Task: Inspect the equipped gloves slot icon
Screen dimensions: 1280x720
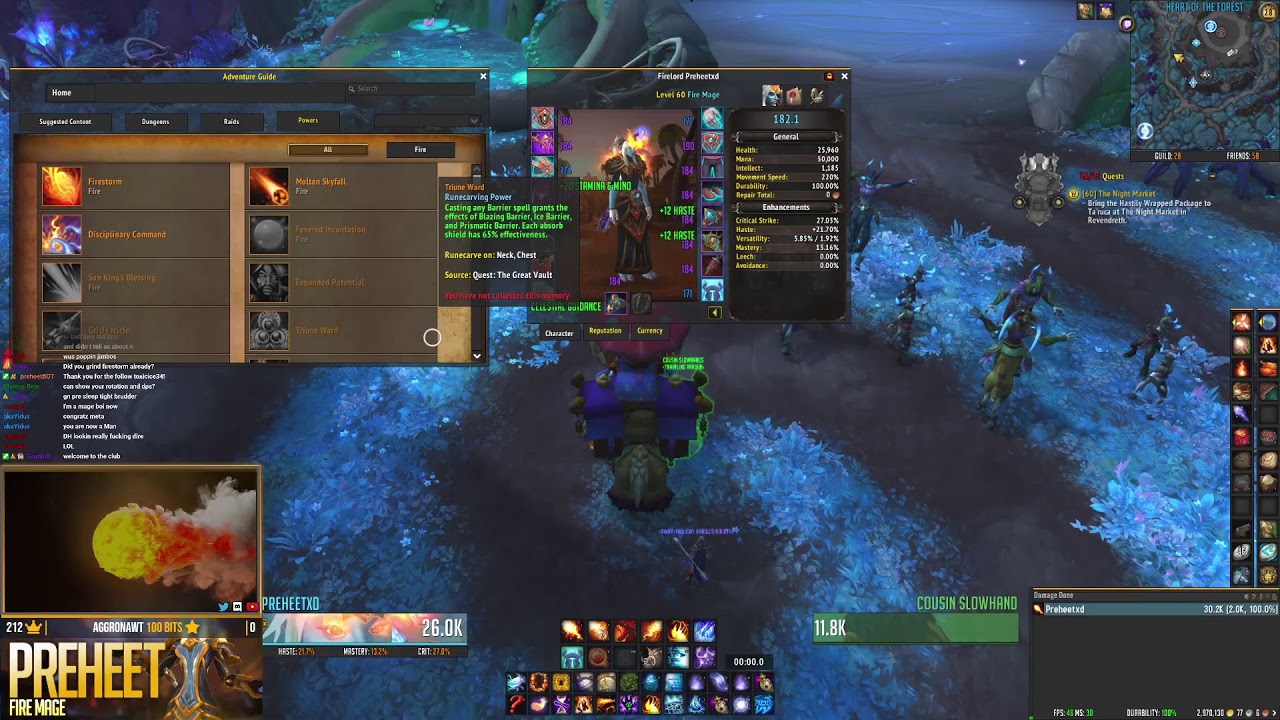Action: coord(712,117)
